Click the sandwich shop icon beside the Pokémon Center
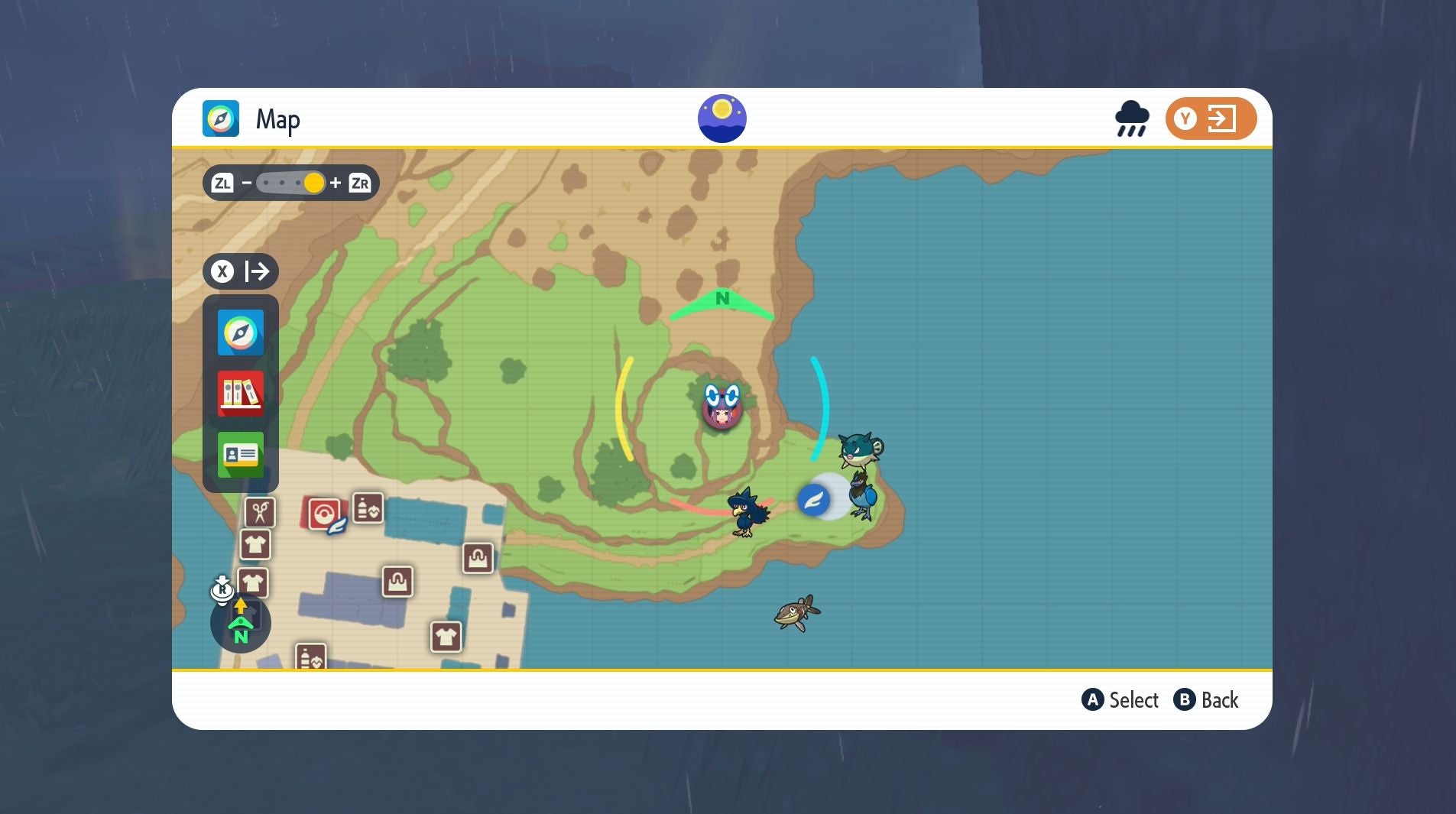Image resolution: width=1456 pixels, height=814 pixels. 368,509
